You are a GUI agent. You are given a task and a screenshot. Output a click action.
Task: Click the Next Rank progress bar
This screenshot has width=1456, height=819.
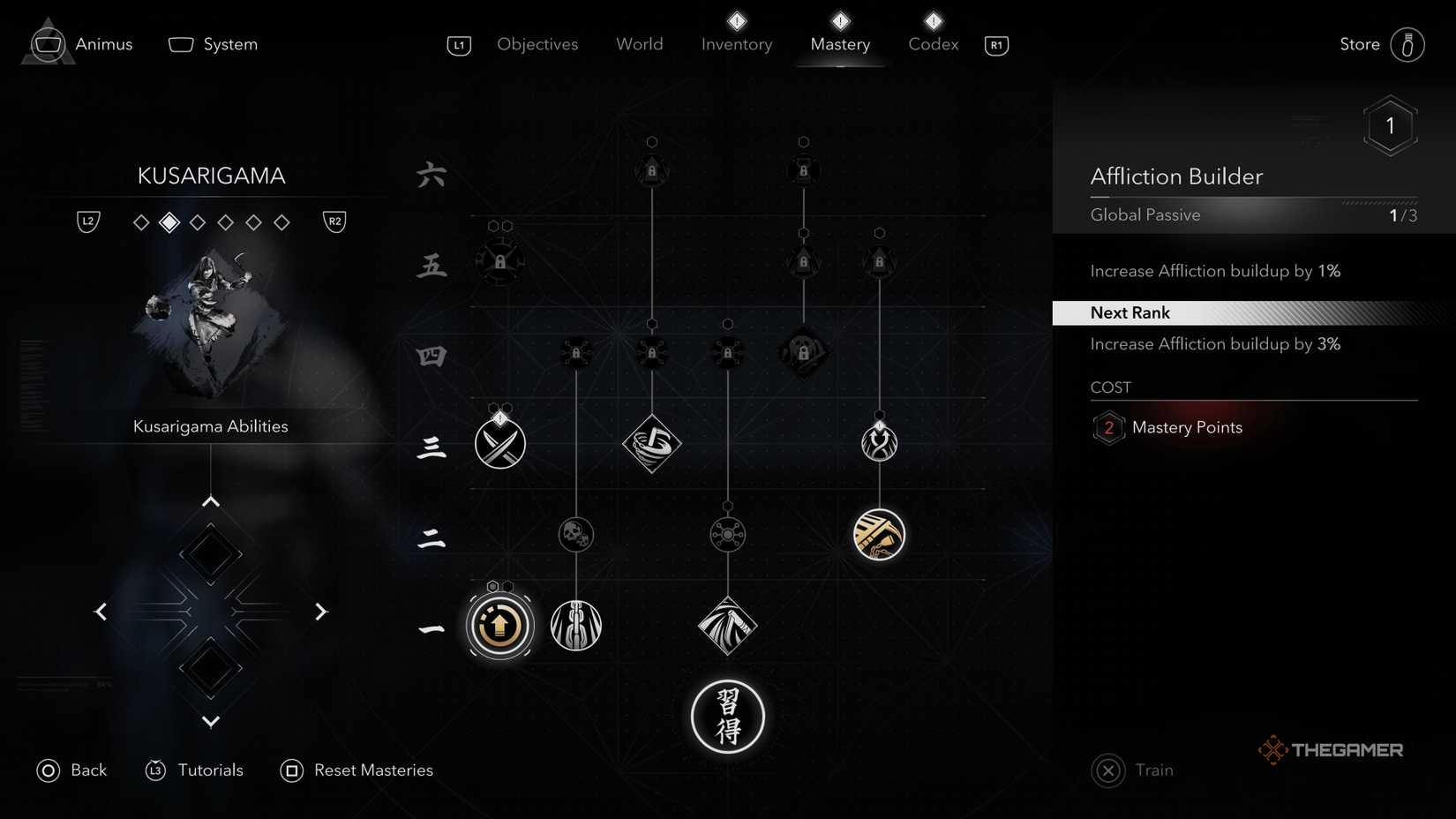(x=1253, y=312)
